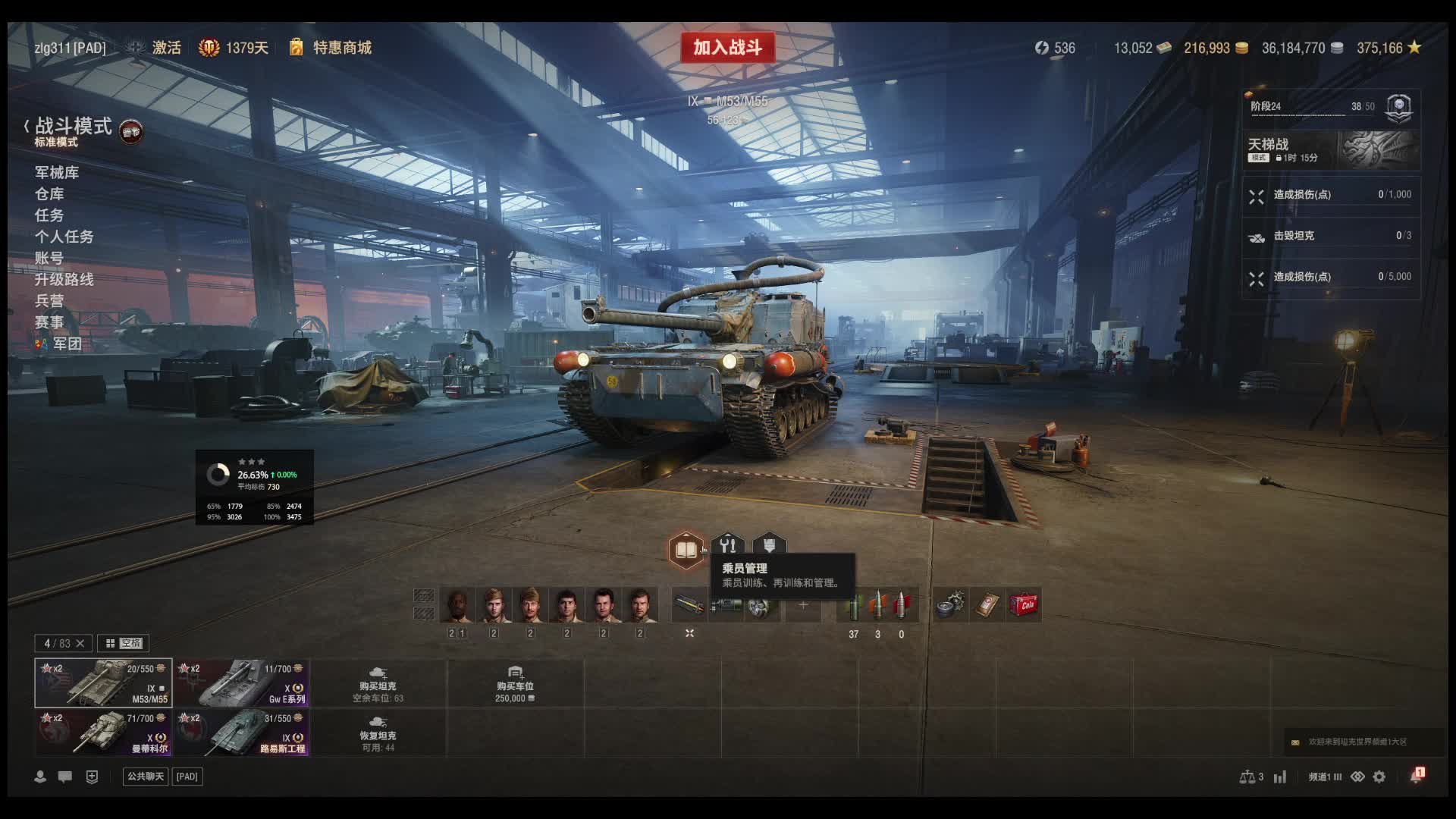The image size is (1456, 819).
Task: Open the 公共聊天 chat tab
Action: pyautogui.click(x=145, y=777)
